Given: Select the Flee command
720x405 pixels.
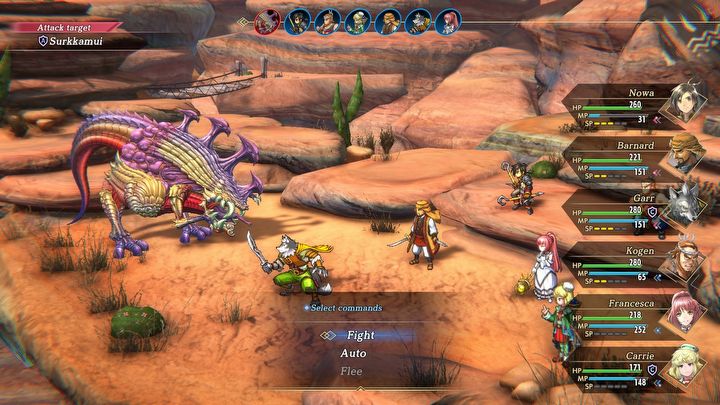Looking at the screenshot, I should pos(351,372).
